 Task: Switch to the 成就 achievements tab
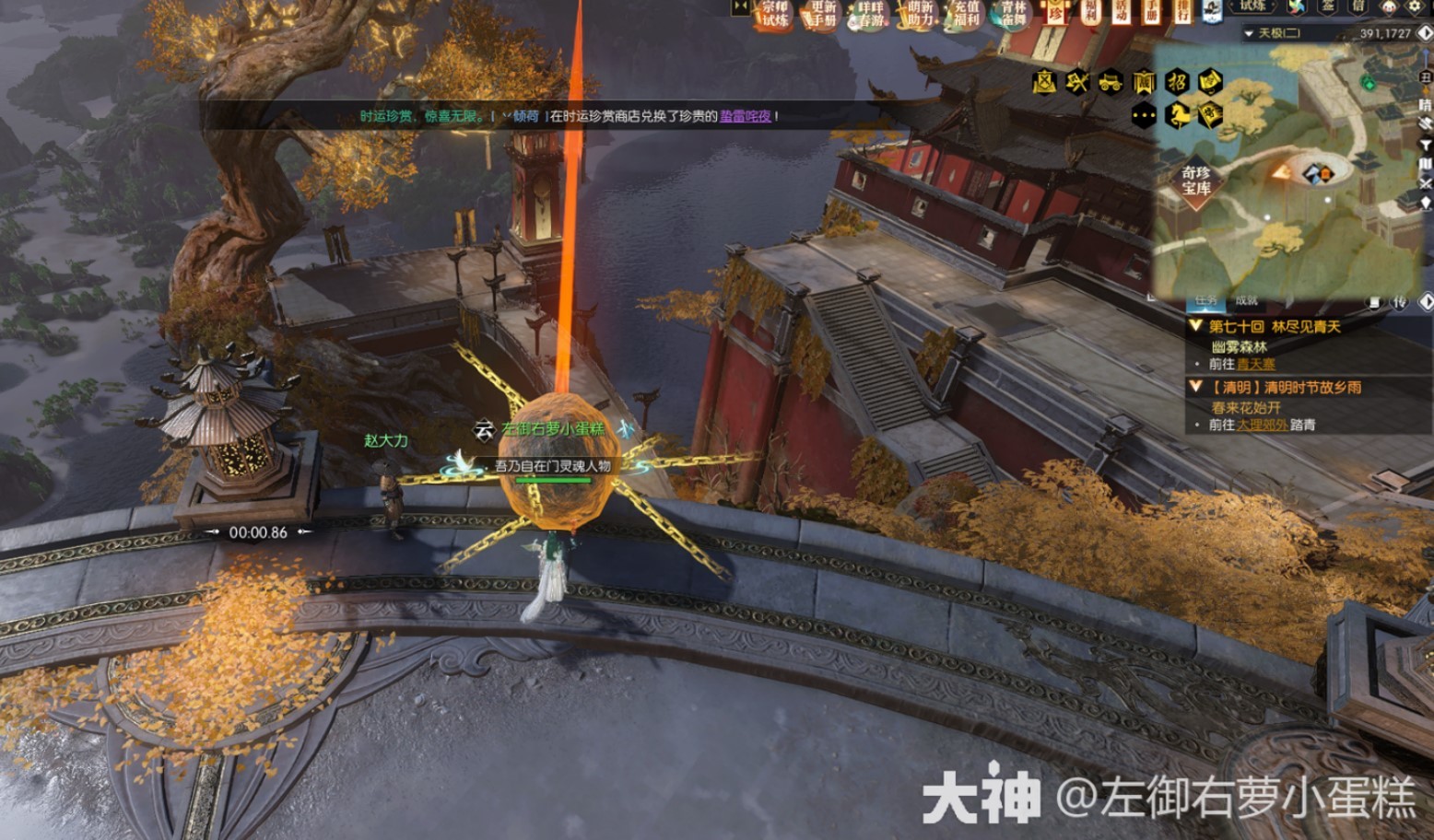[1246, 301]
